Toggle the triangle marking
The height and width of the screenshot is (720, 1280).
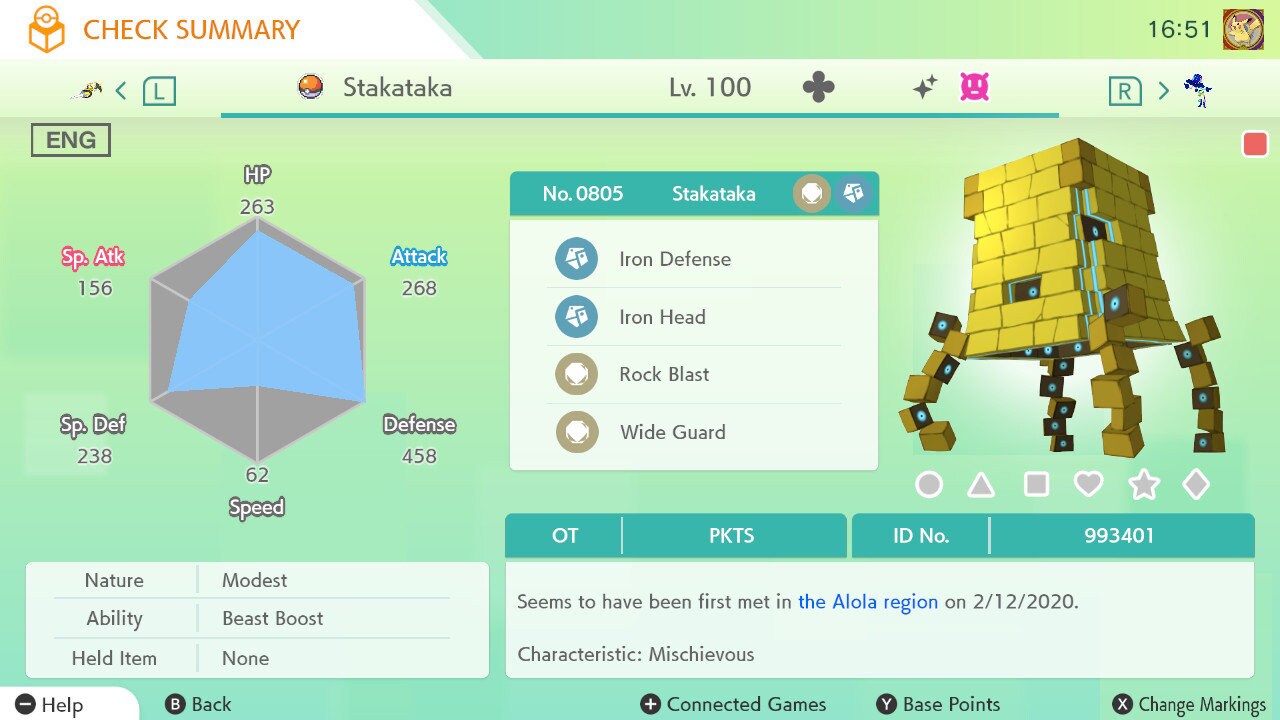click(981, 485)
